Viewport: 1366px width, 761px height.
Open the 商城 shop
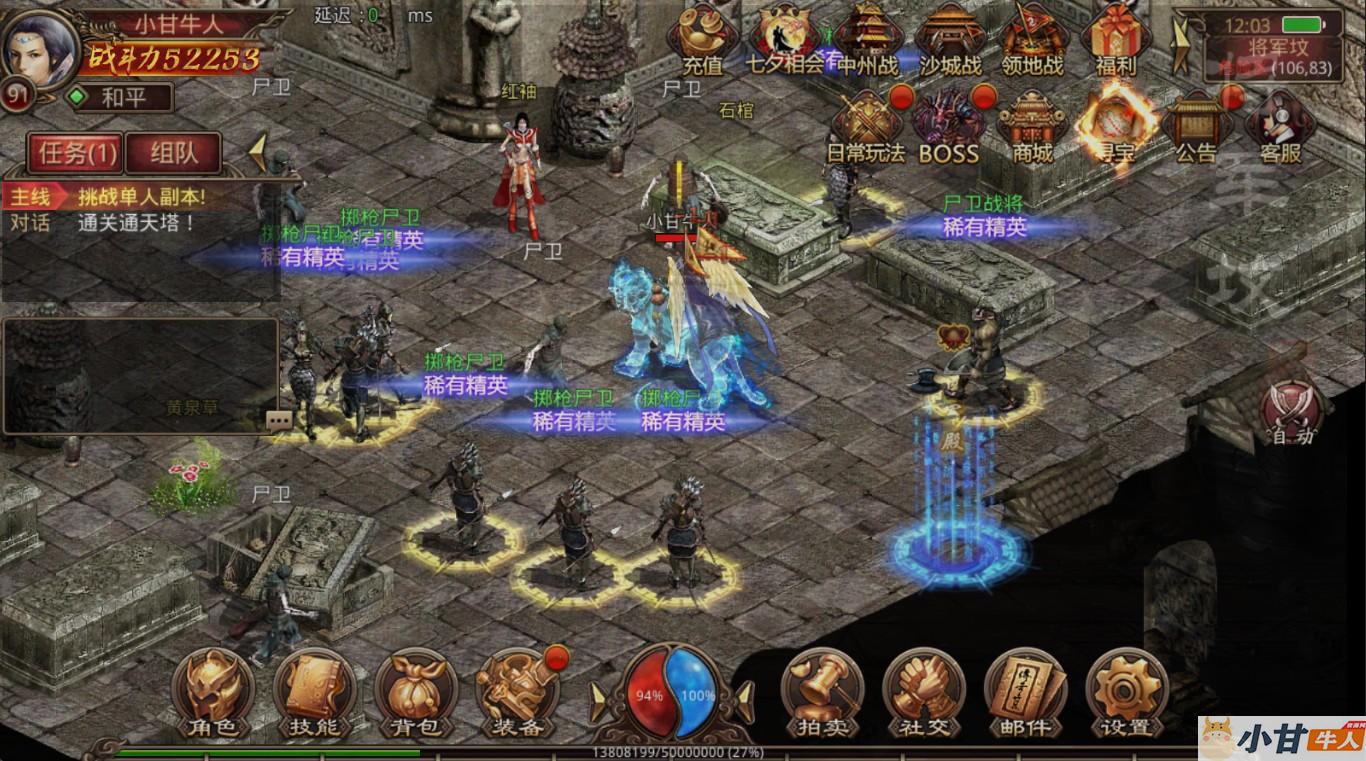(1032, 127)
